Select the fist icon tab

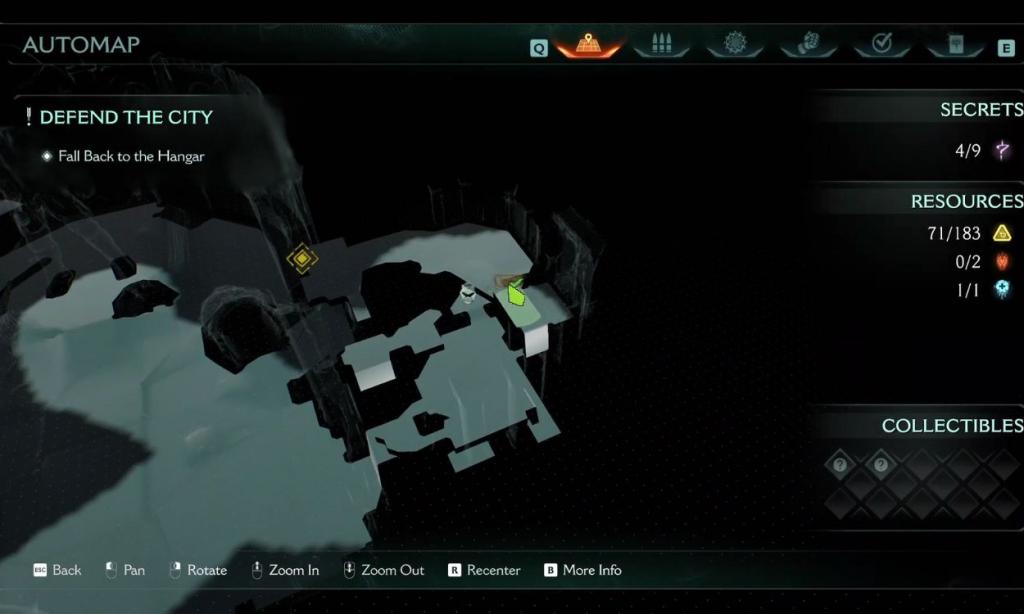coord(808,45)
